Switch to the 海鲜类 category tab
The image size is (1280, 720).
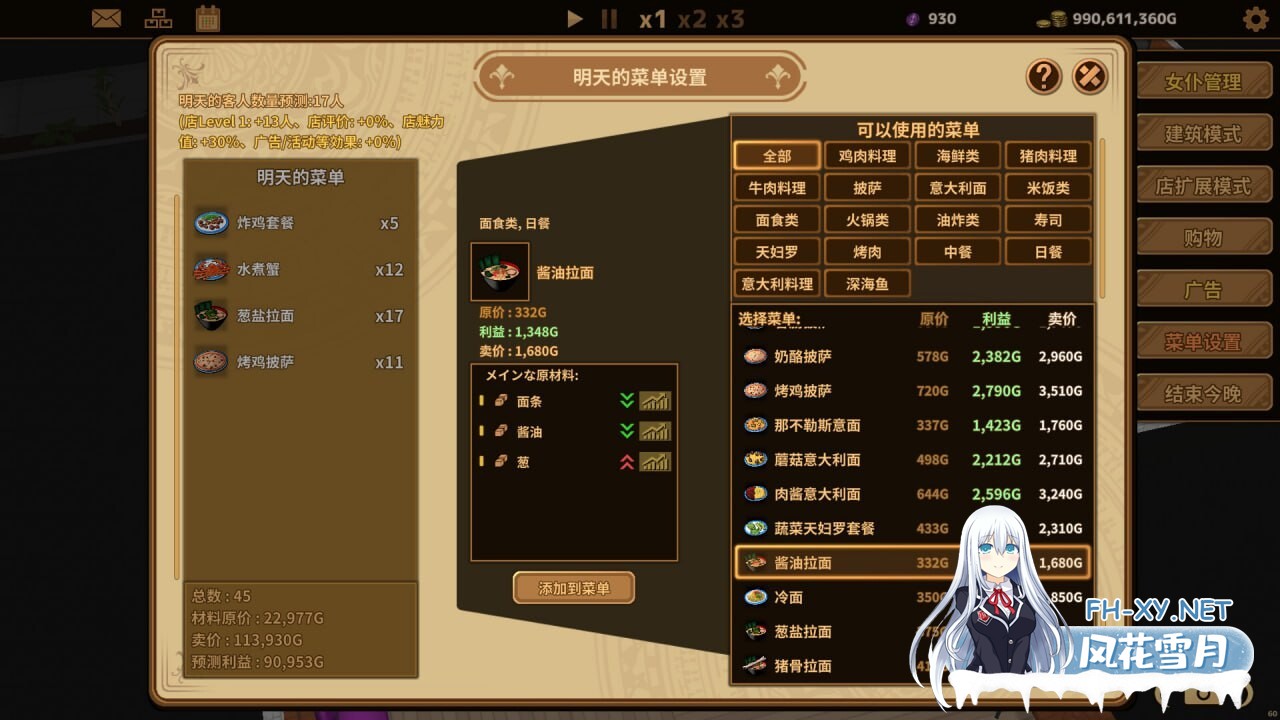coord(958,155)
